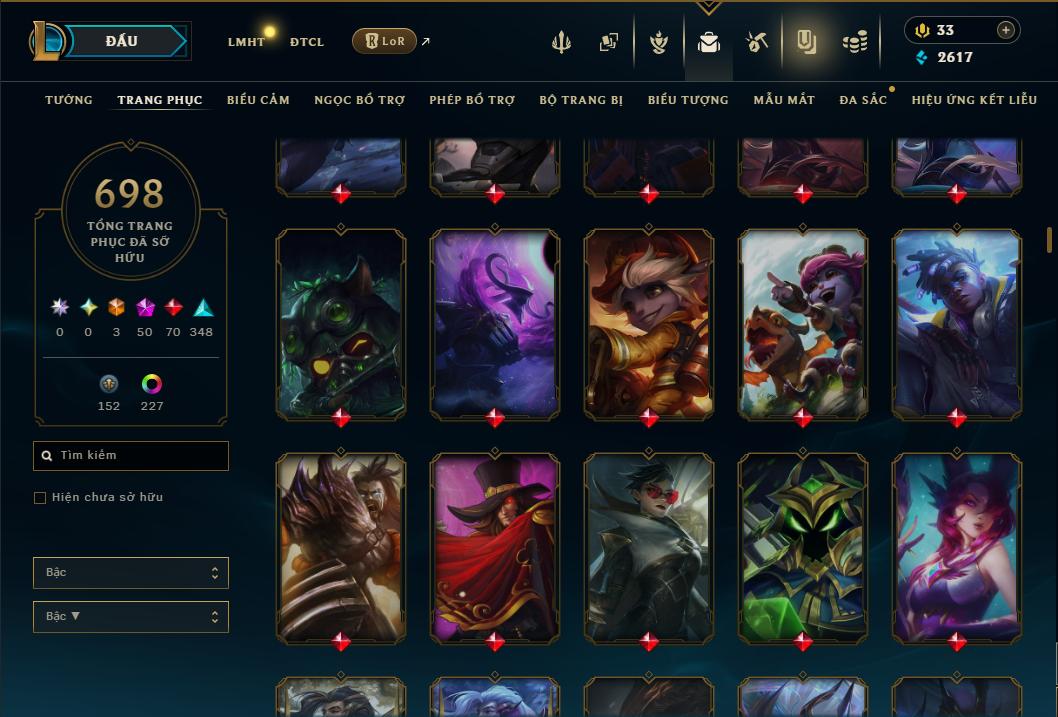Open the LoR external link

[x=385, y=41]
